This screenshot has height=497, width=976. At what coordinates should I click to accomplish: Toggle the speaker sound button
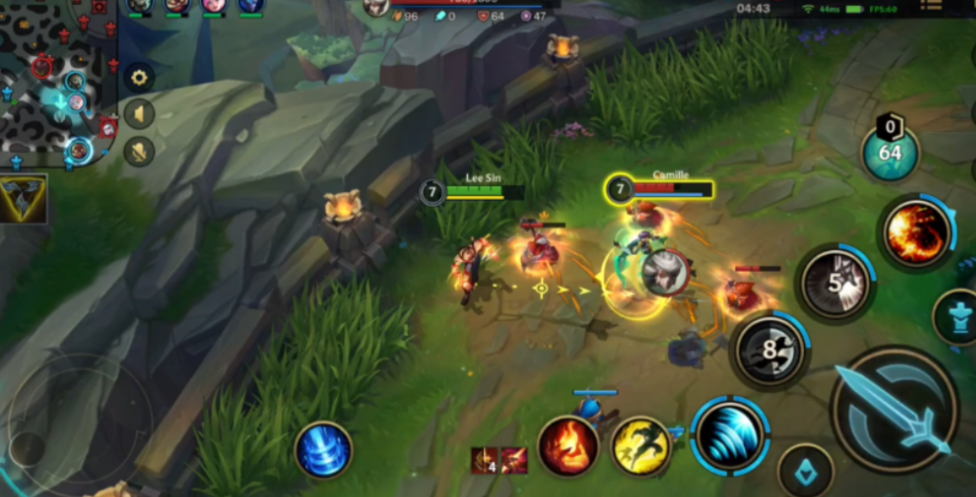click(x=138, y=114)
